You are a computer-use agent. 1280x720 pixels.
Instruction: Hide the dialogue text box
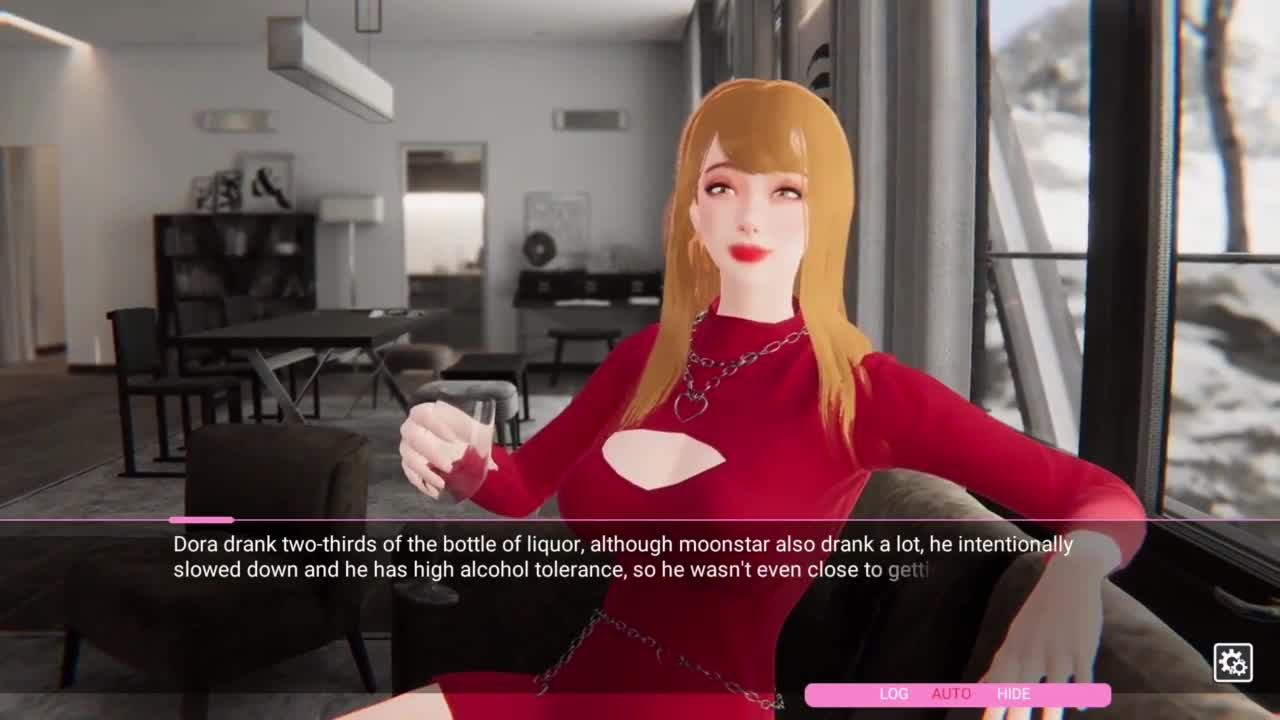point(1013,694)
